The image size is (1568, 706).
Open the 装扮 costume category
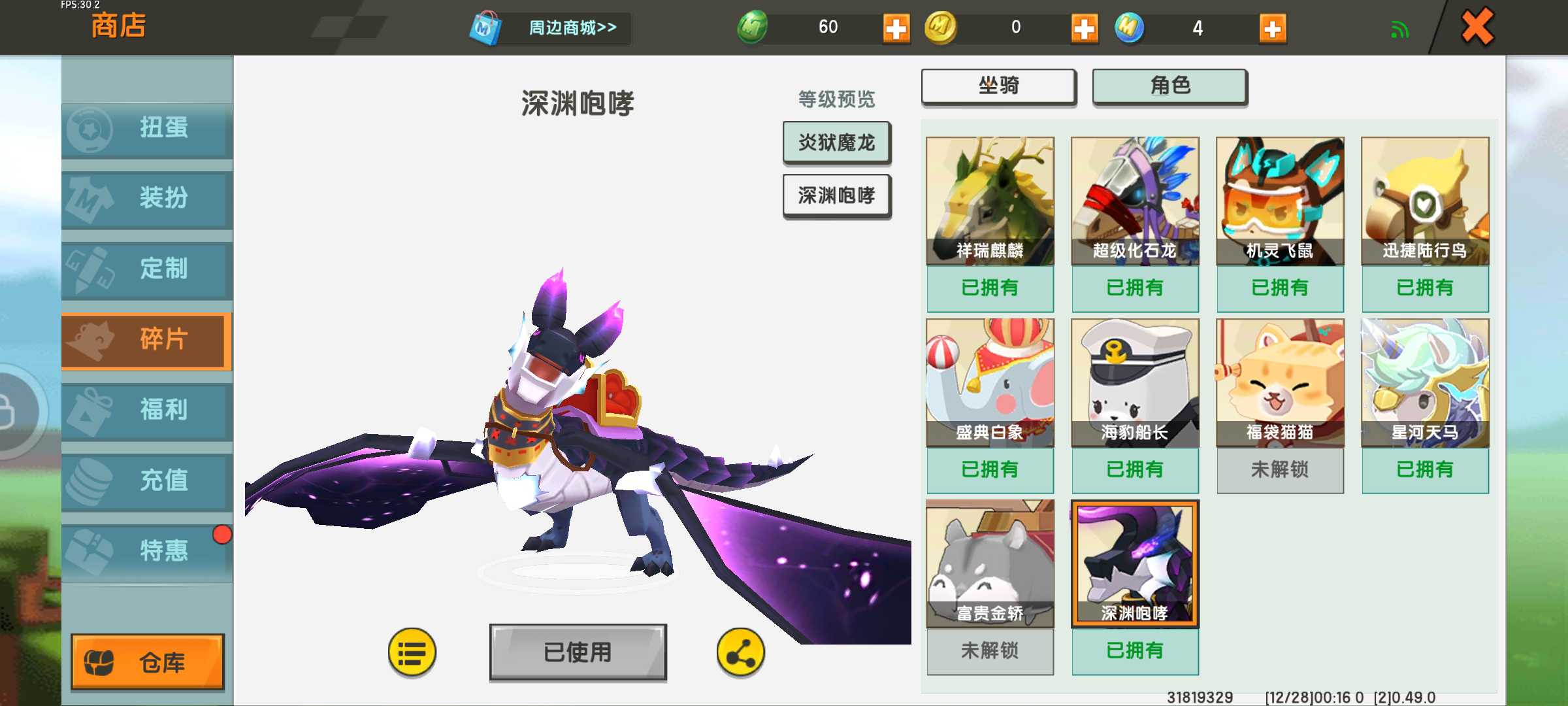click(x=148, y=198)
